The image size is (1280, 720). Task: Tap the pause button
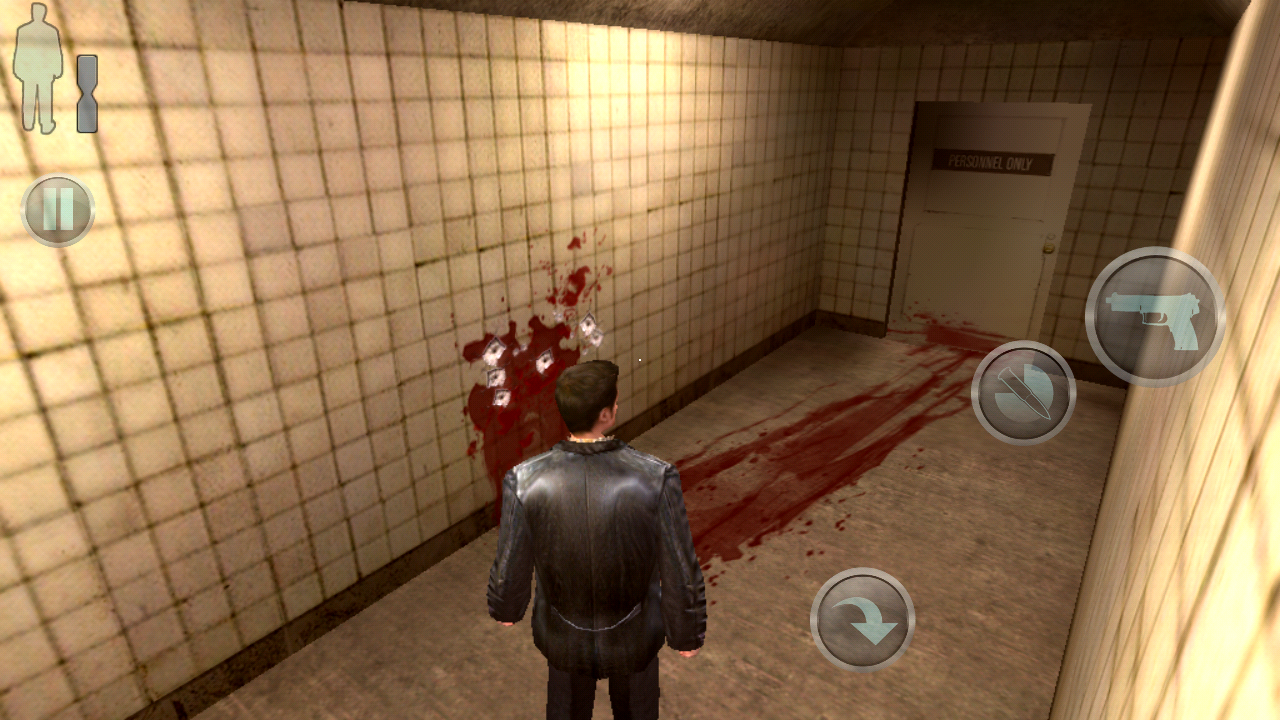pyautogui.click(x=58, y=211)
